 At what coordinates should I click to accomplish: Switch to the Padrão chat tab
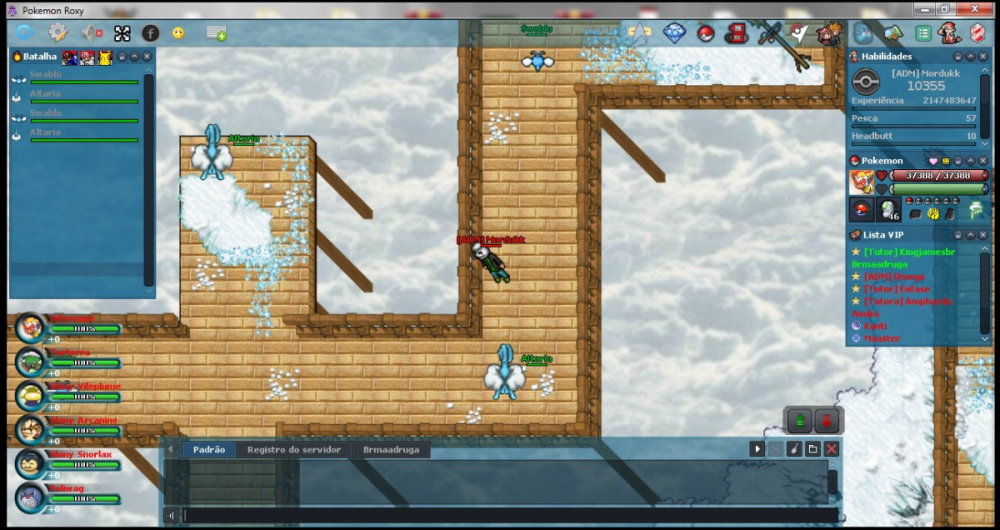pyautogui.click(x=208, y=450)
